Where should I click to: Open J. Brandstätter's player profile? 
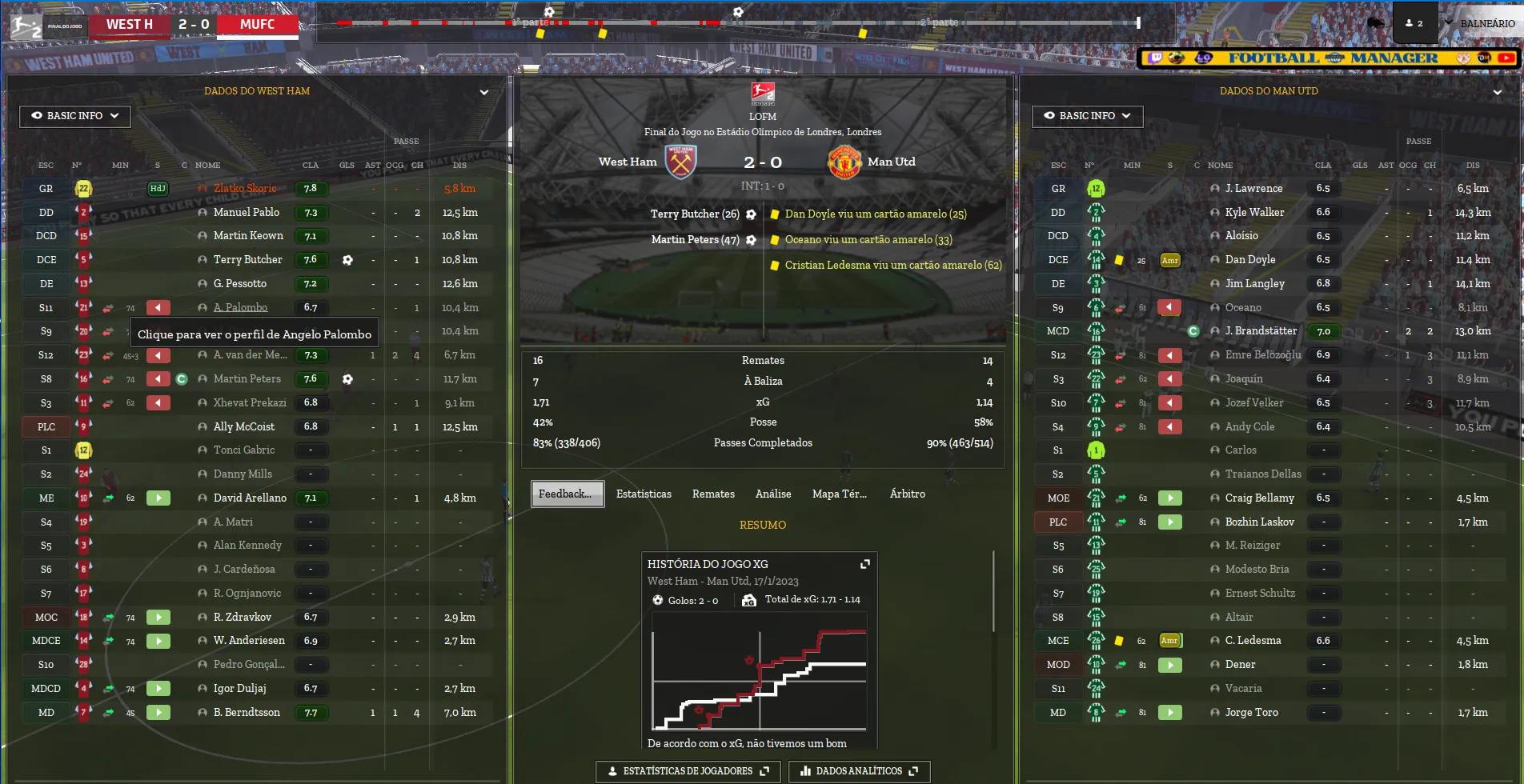click(x=1261, y=331)
